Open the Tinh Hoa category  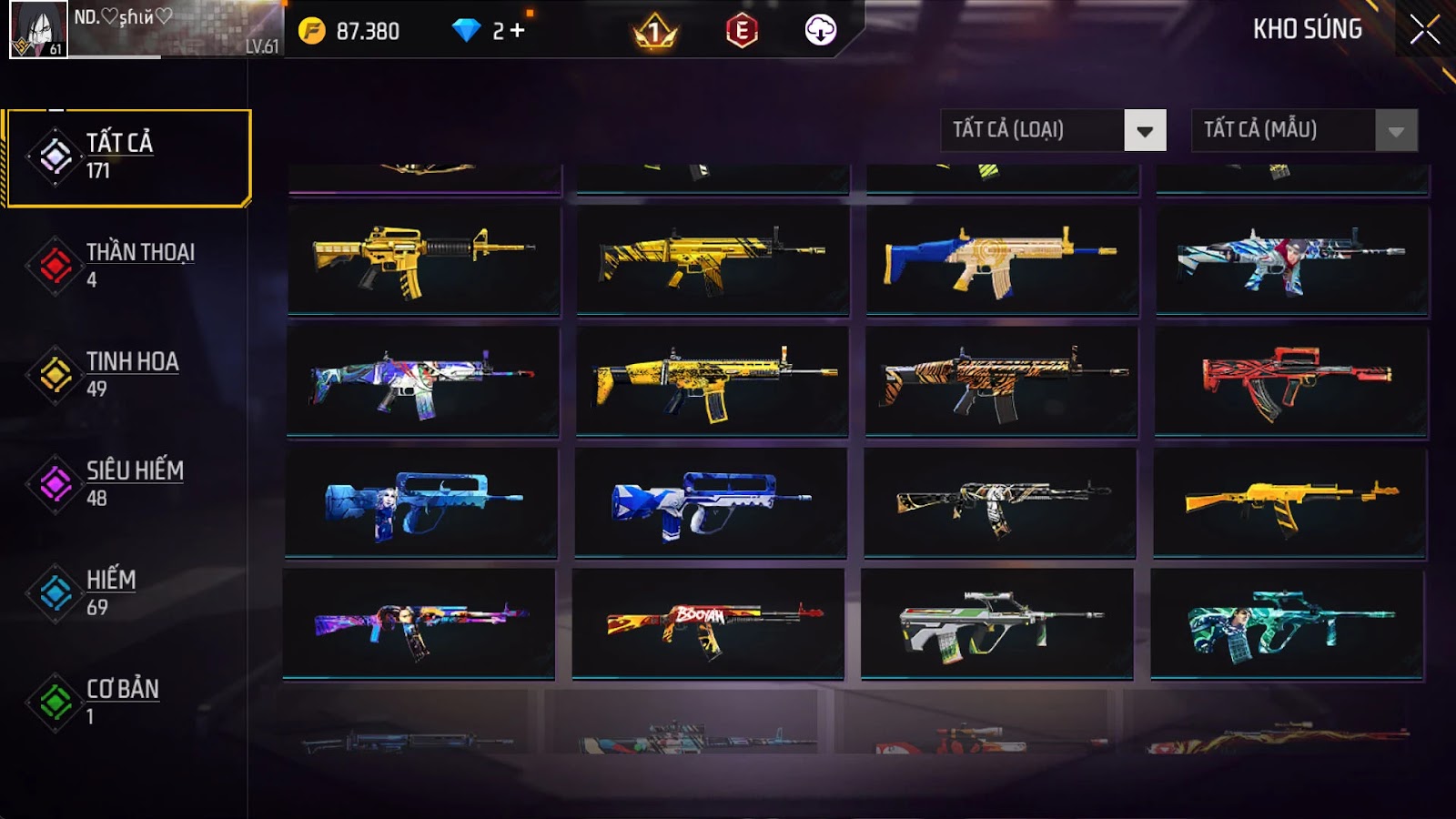point(127,374)
